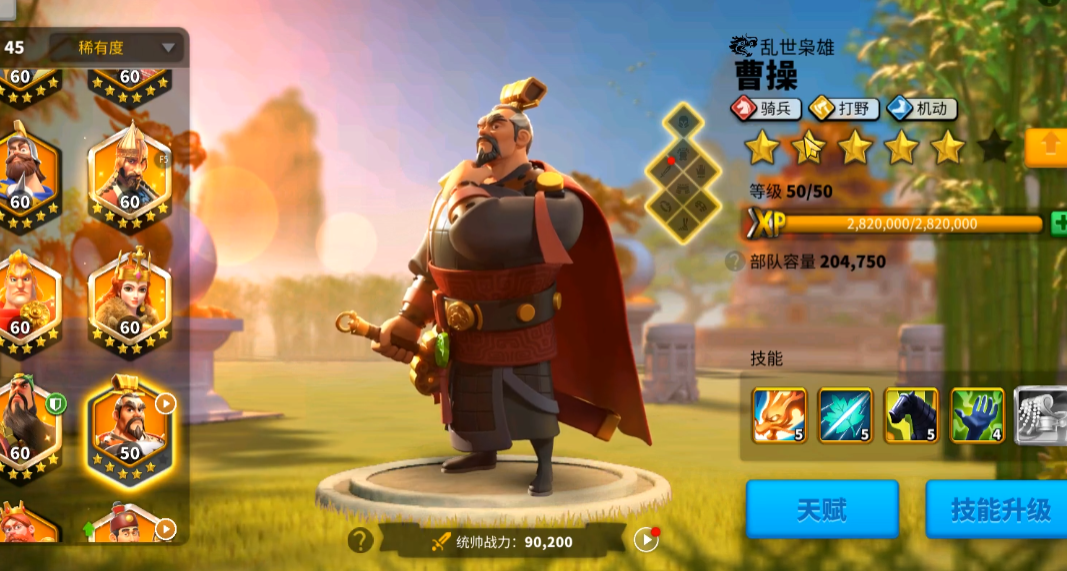Open help for 统帅战力 power

click(x=361, y=541)
